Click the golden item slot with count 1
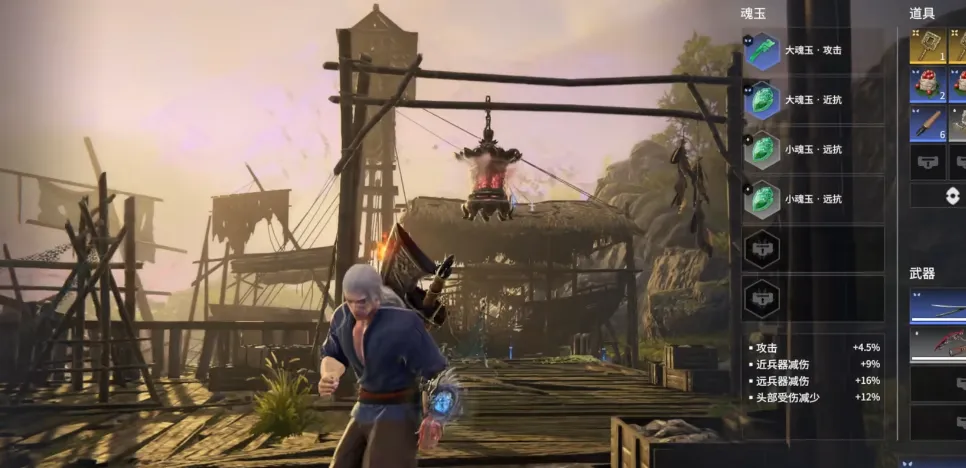 pyautogui.click(x=927, y=46)
